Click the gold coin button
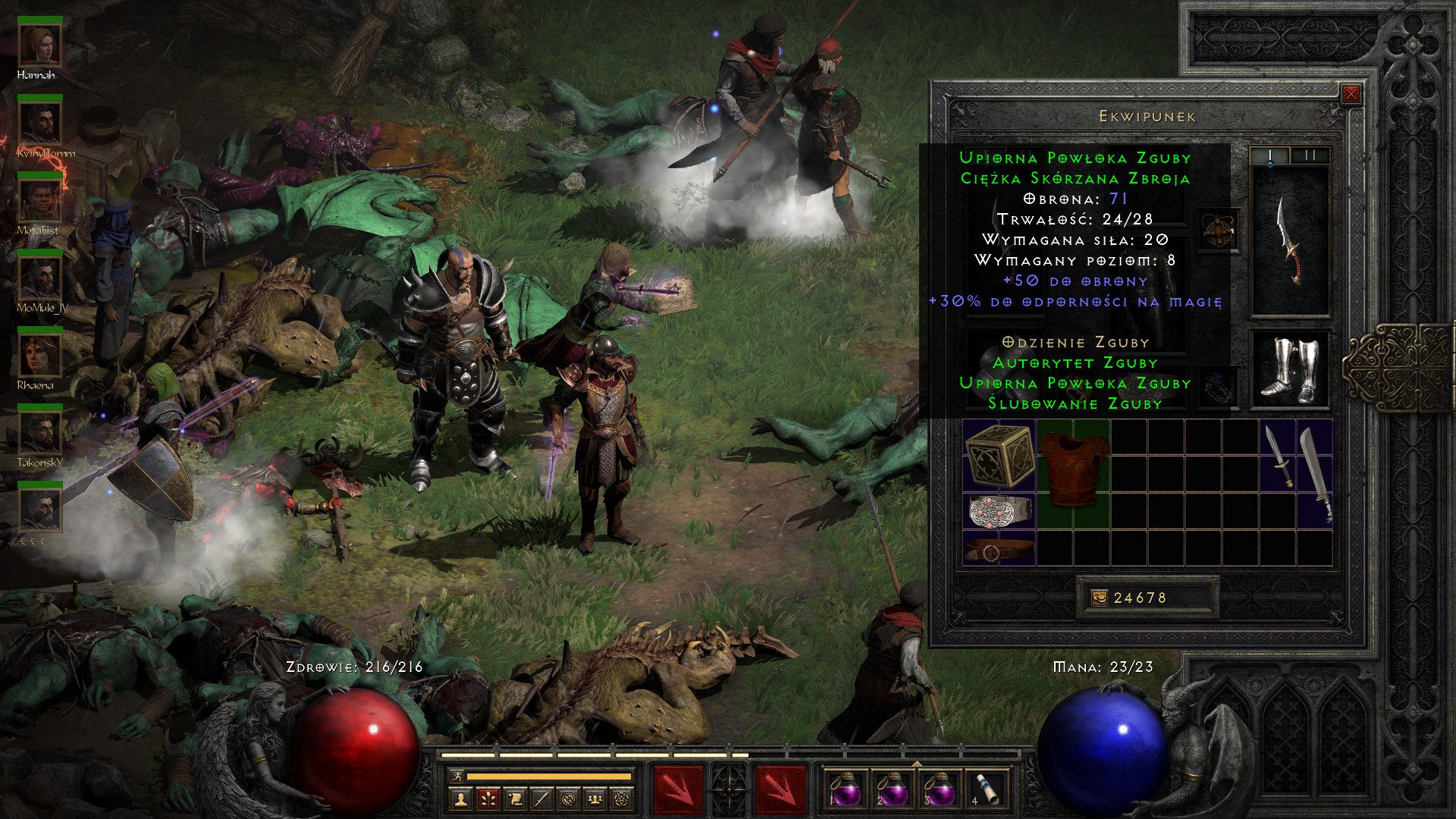Viewport: 1456px width, 819px height. click(1099, 598)
